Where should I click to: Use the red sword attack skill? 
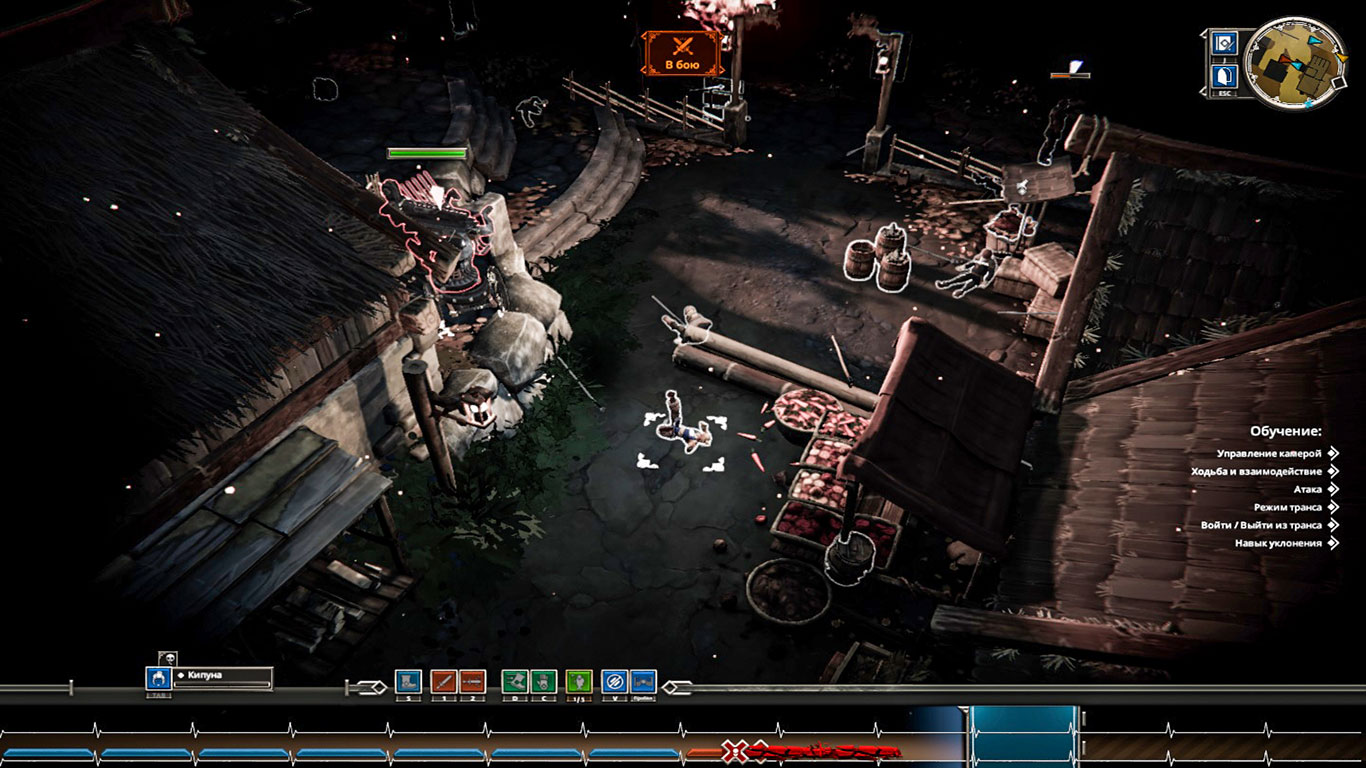tap(444, 681)
